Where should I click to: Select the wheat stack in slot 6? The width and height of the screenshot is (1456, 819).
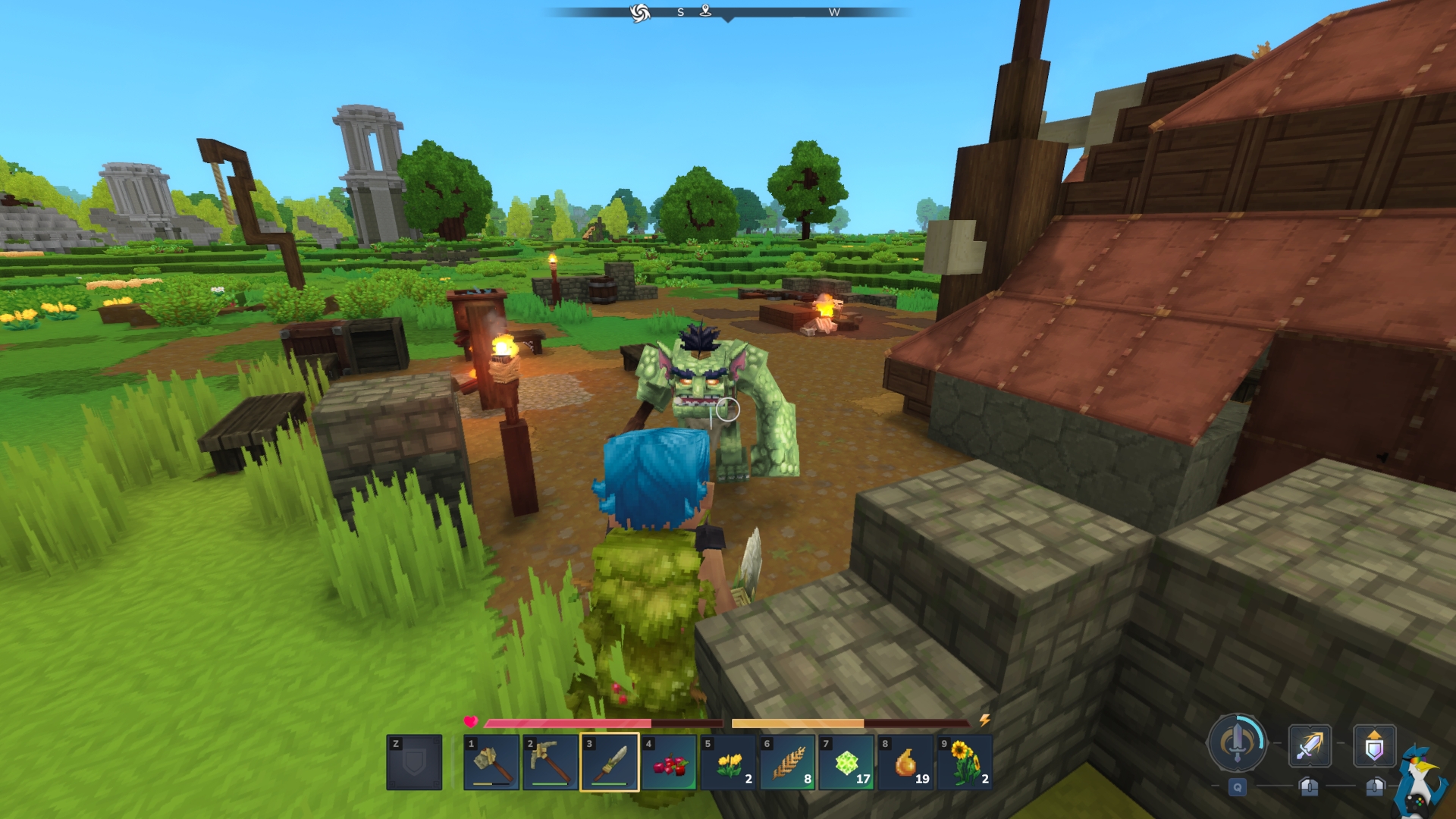(787, 763)
